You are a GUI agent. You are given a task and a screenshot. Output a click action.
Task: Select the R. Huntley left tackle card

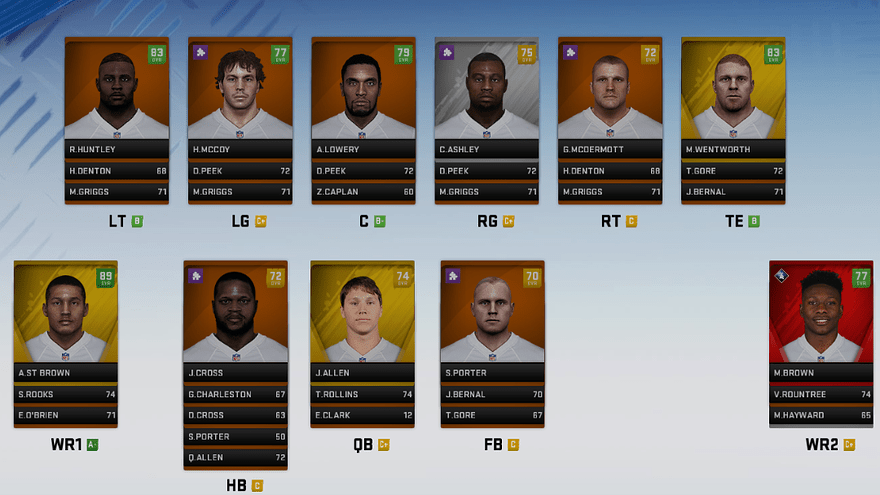pyautogui.click(x=116, y=96)
